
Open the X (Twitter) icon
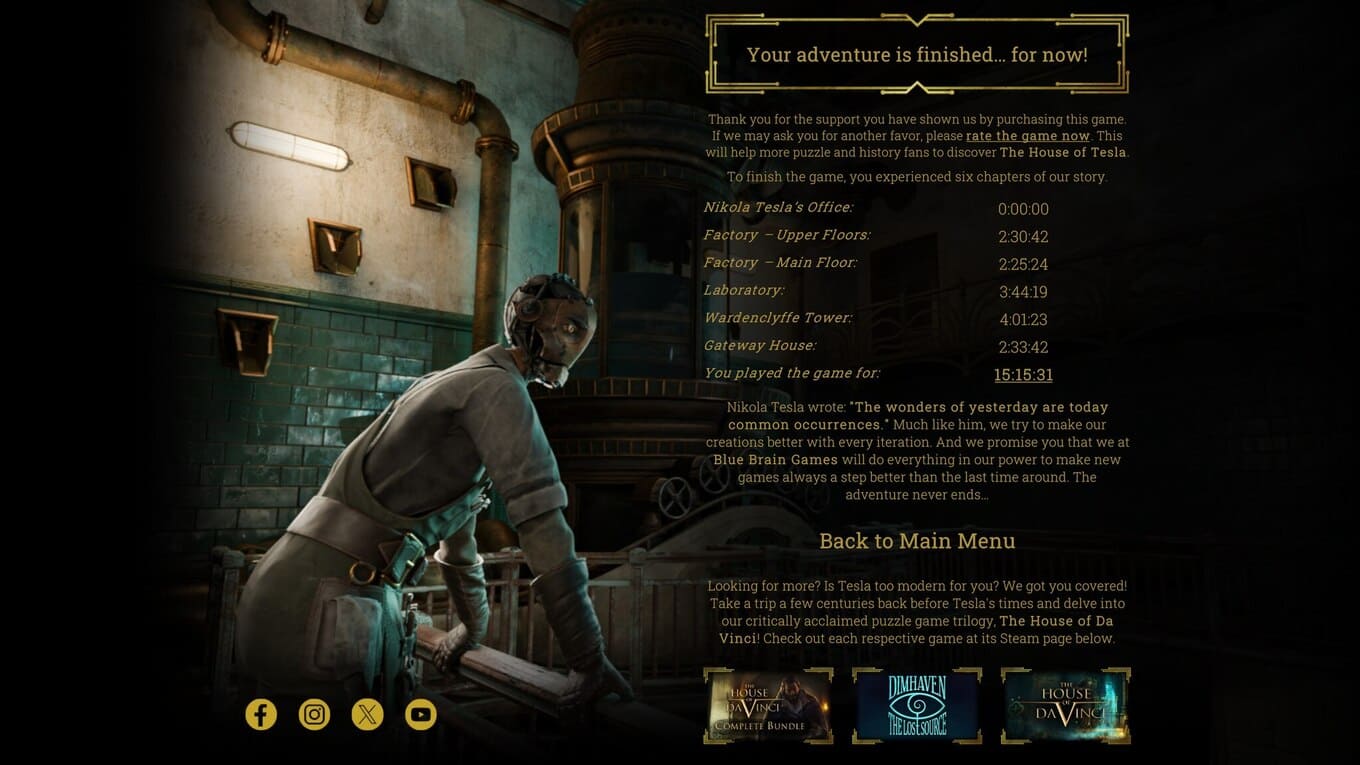(x=367, y=714)
